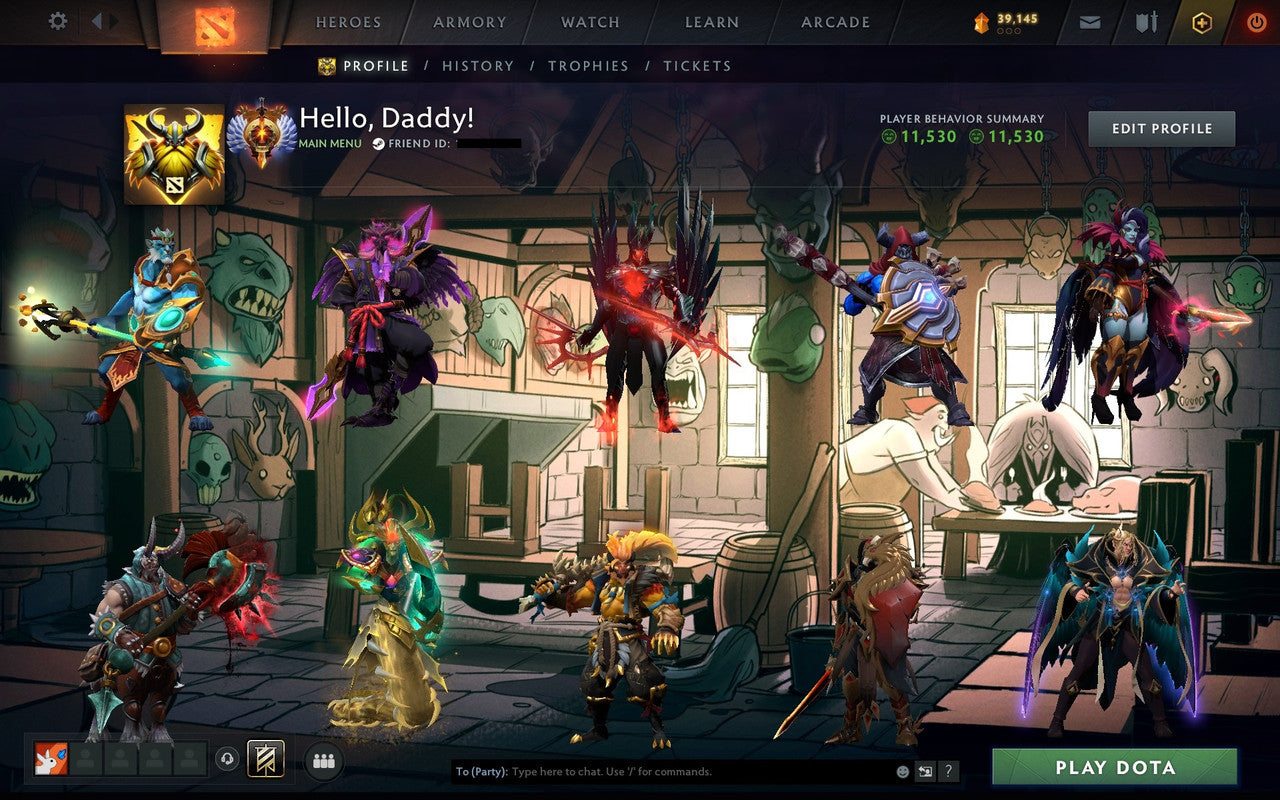
Task: Open the mail notifications icon
Action: (x=1089, y=21)
